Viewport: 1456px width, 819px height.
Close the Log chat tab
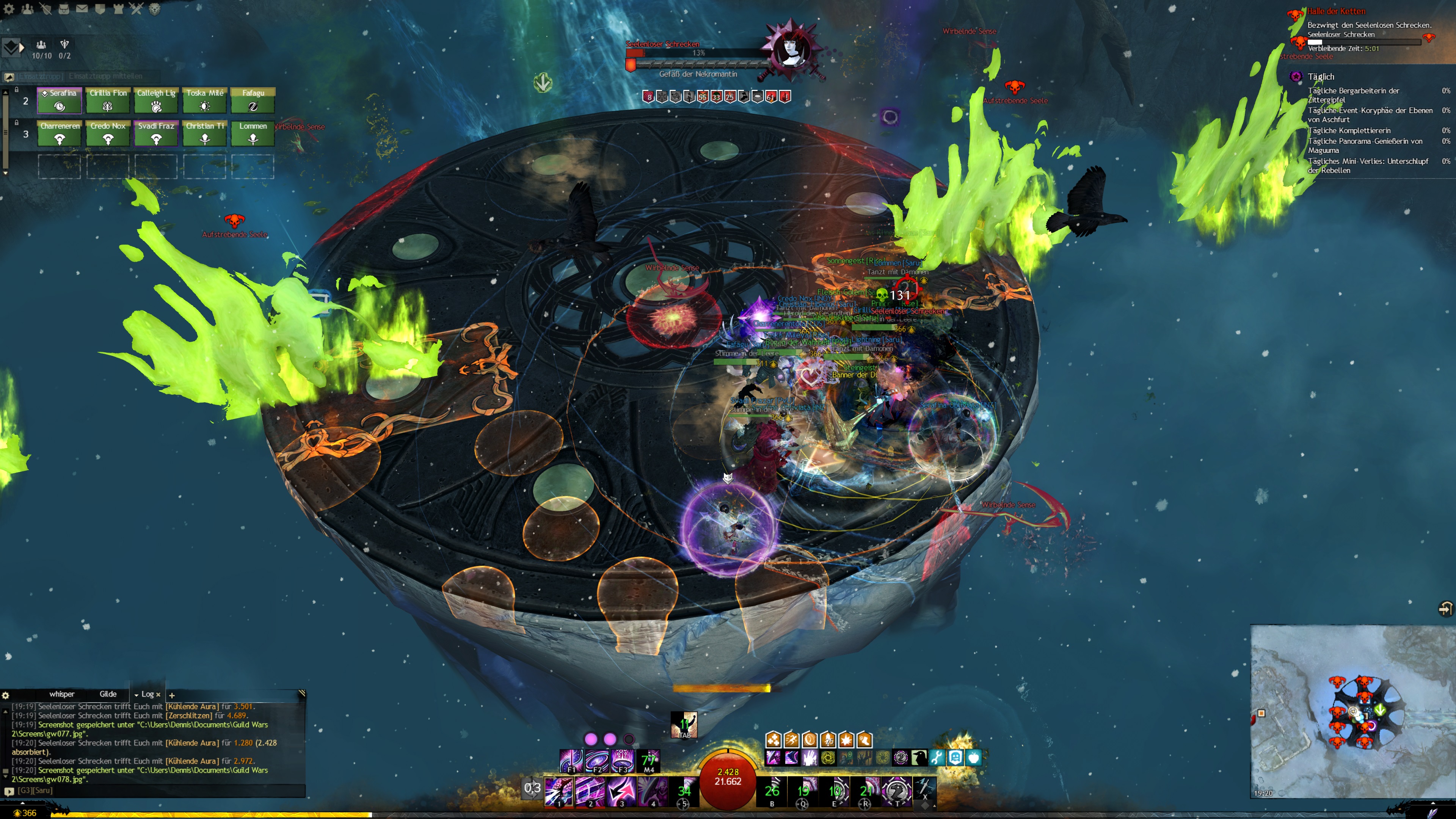158,695
